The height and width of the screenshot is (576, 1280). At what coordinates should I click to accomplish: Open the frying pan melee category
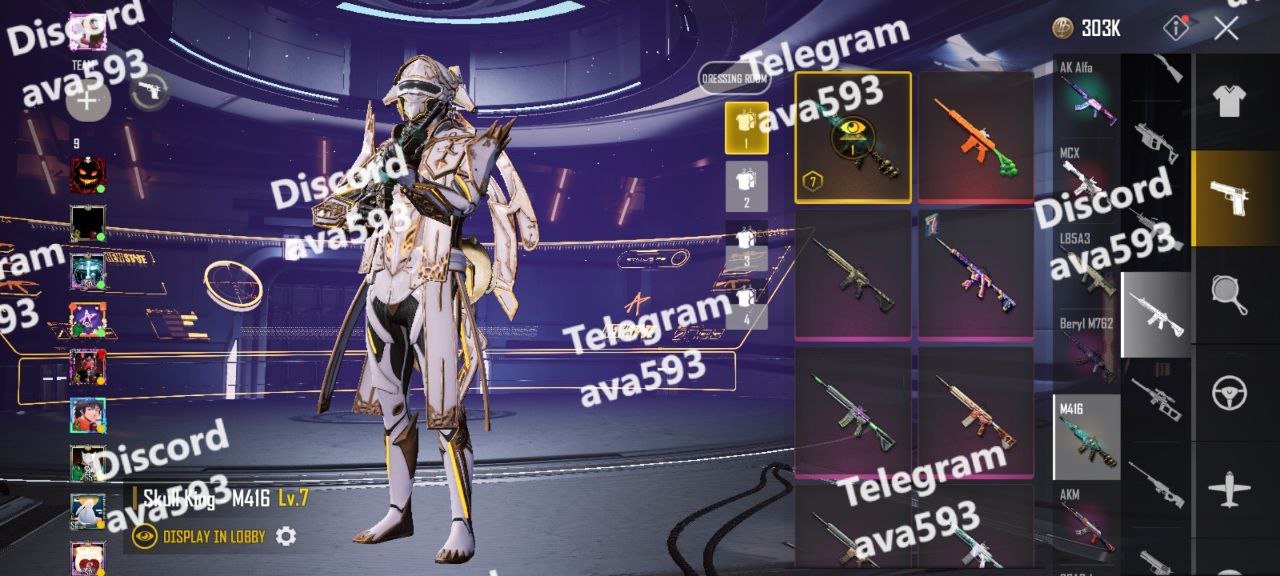click(1229, 295)
